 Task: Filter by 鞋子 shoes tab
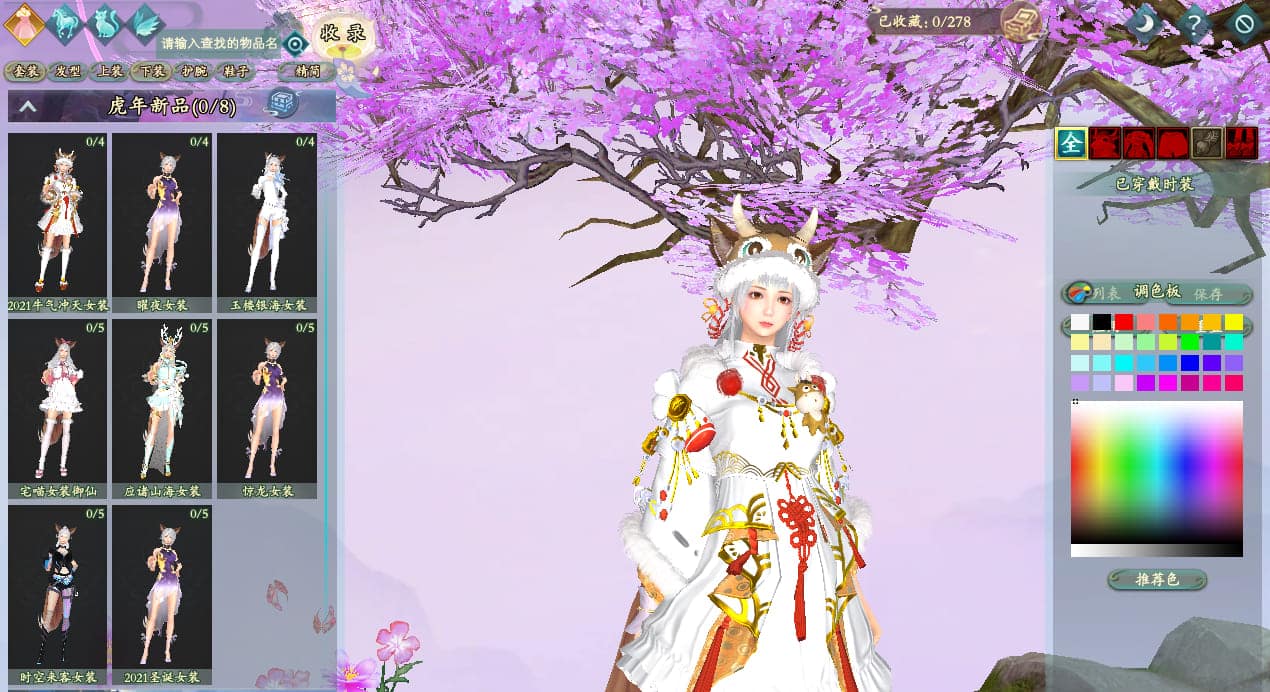236,71
